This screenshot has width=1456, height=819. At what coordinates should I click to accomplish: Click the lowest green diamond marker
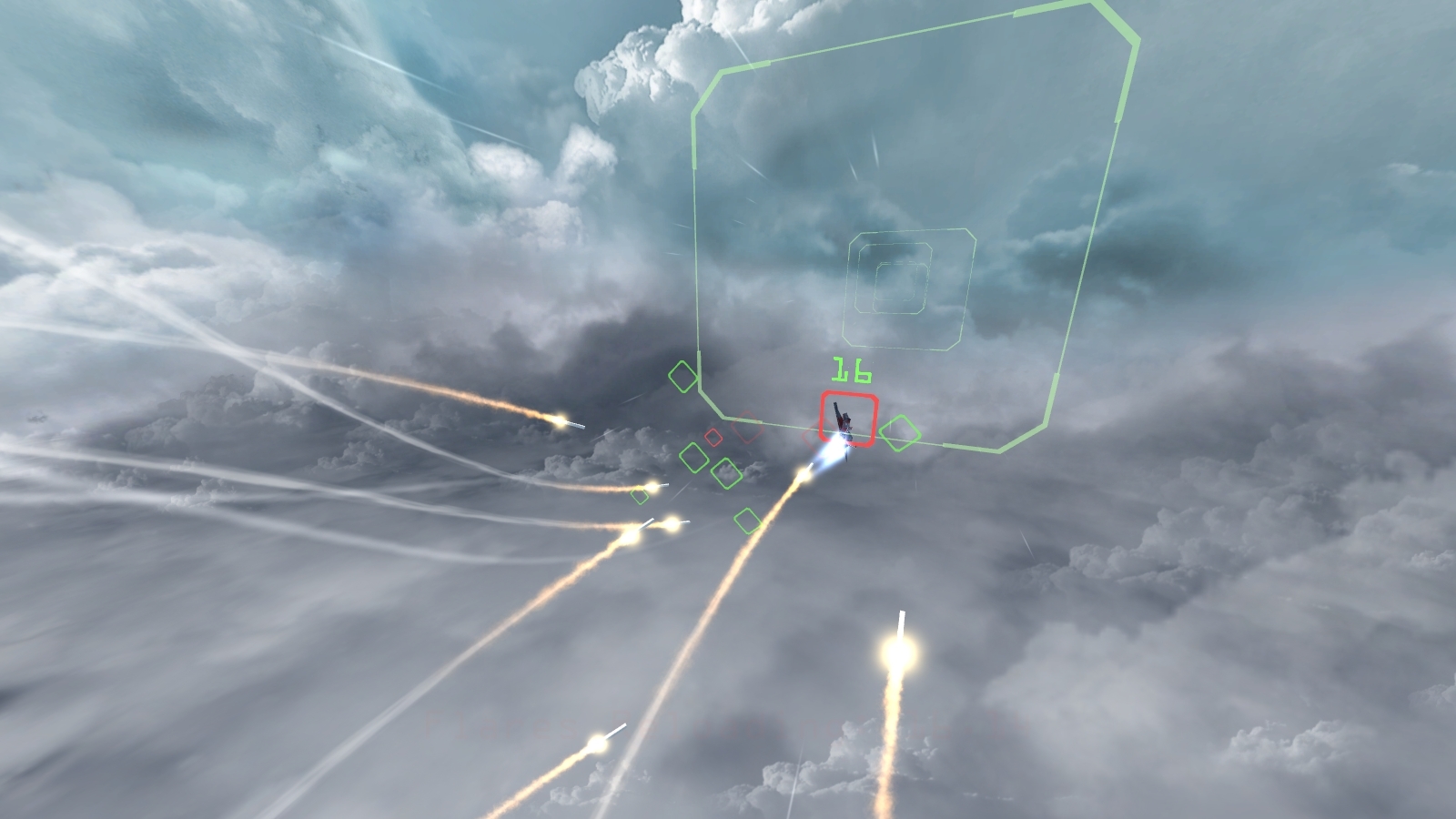749,520
